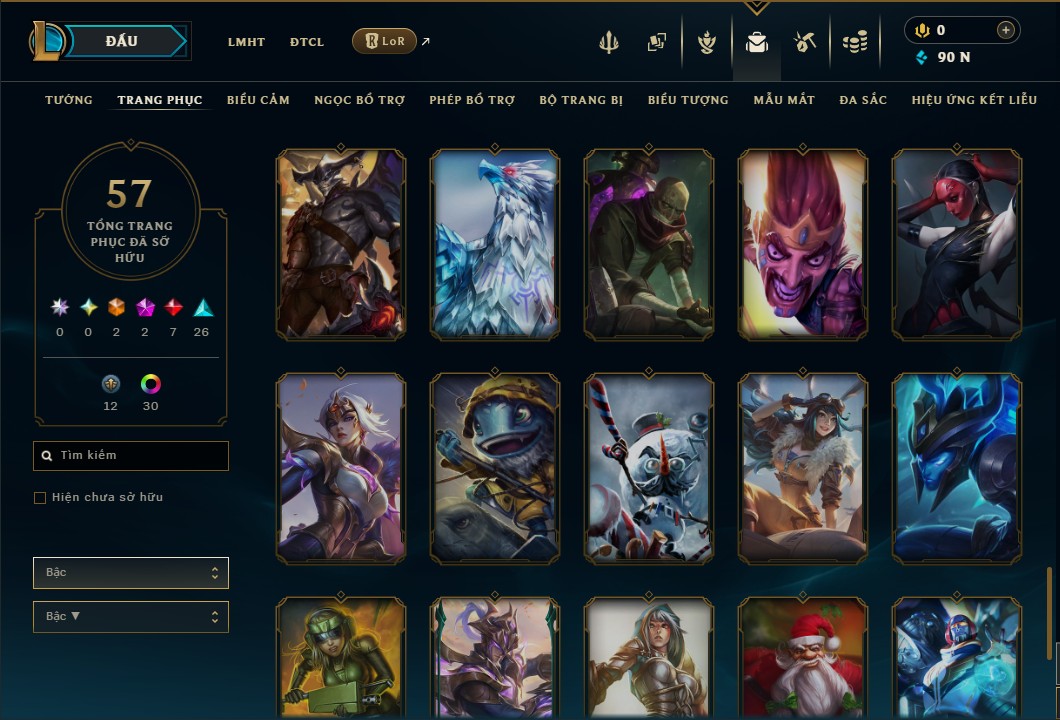The height and width of the screenshot is (720, 1060).
Task: Show the PHÉP BỔ TRỢ tab
Action: coord(472,100)
